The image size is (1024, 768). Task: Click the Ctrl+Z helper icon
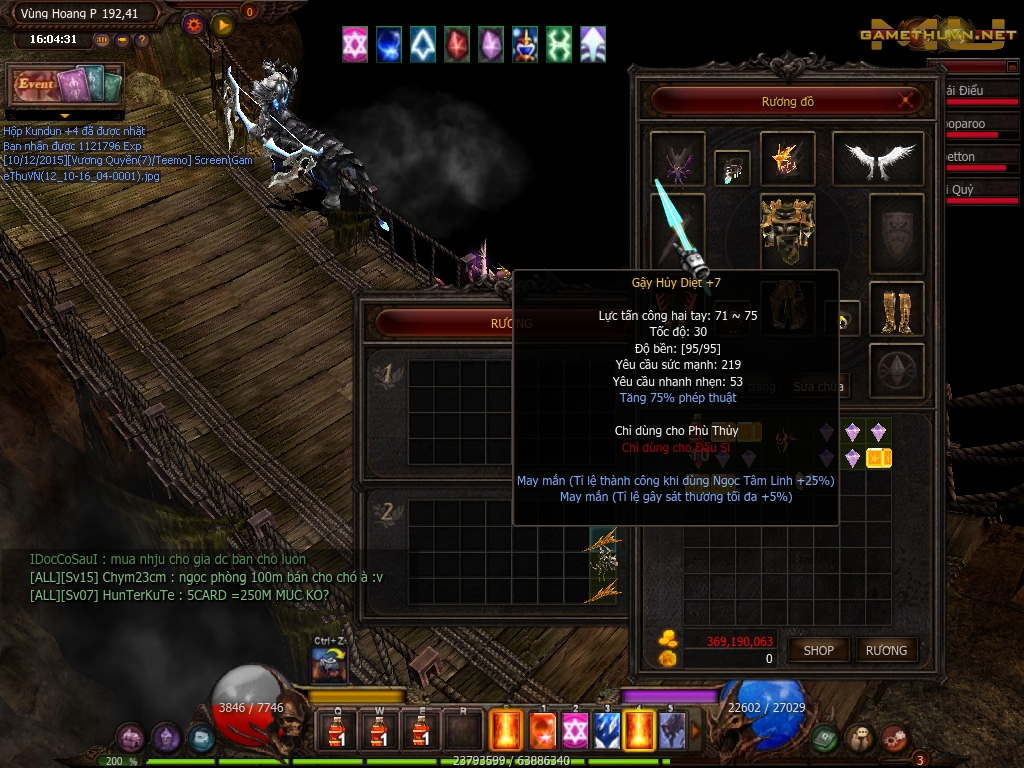(329, 664)
